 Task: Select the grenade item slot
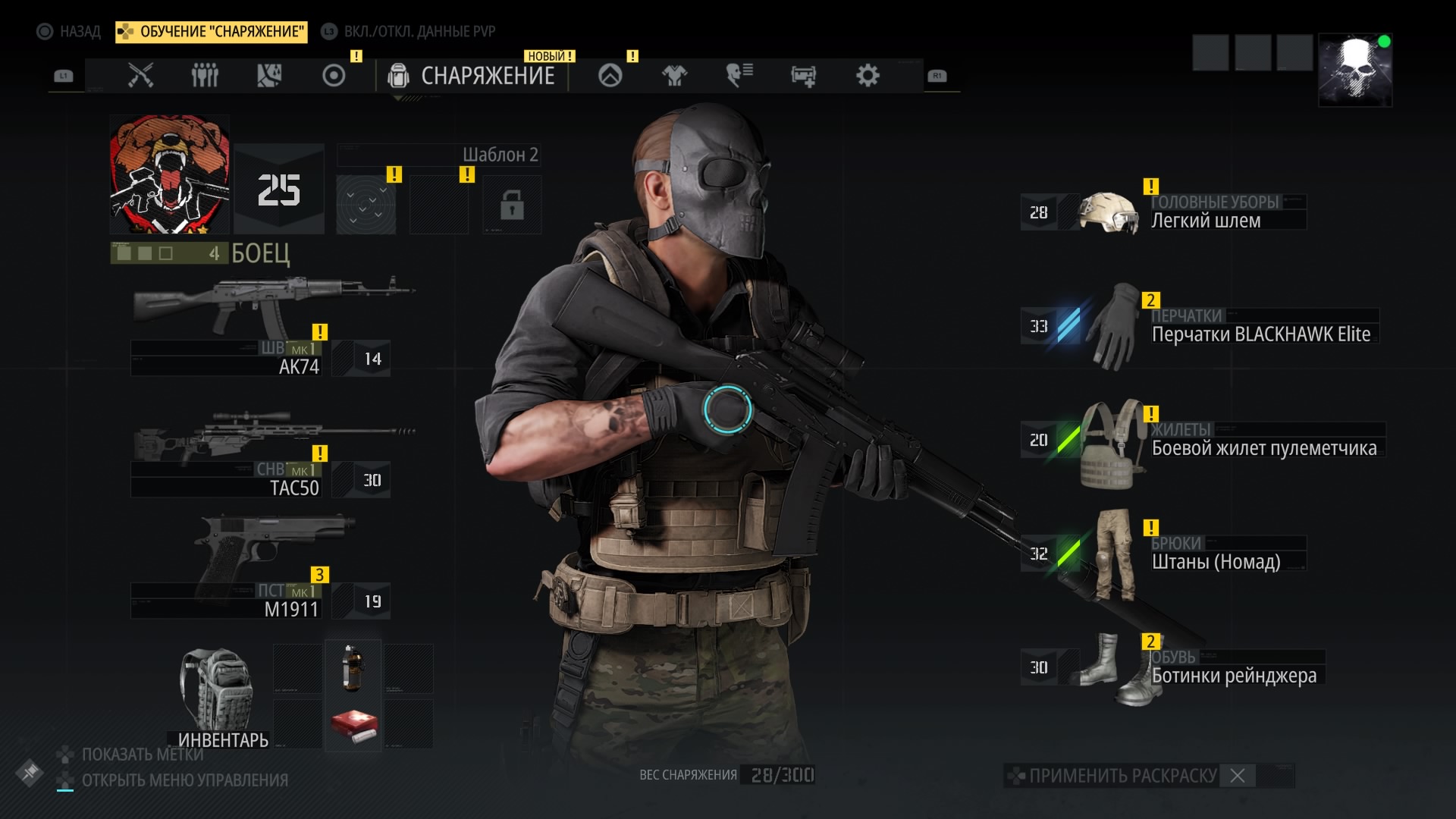pyautogui.click(x=353, y=668)
